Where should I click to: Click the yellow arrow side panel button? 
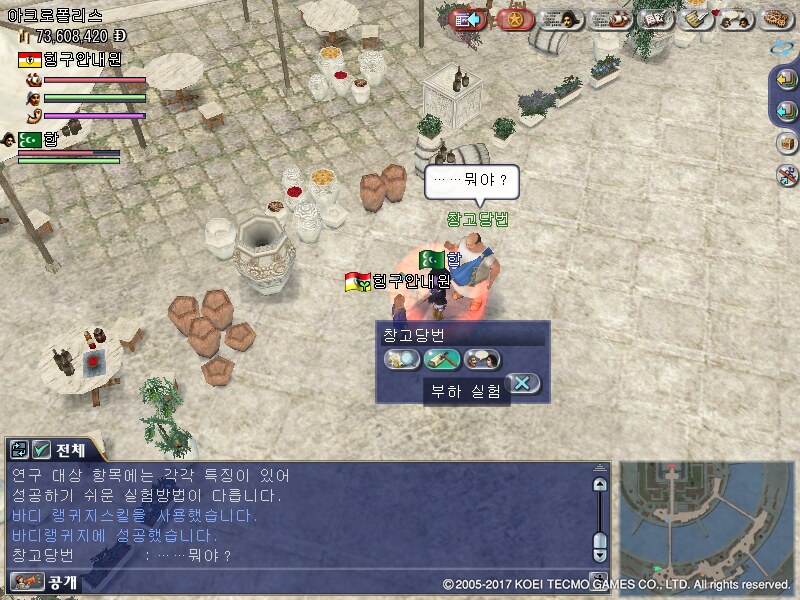point(787,79)
